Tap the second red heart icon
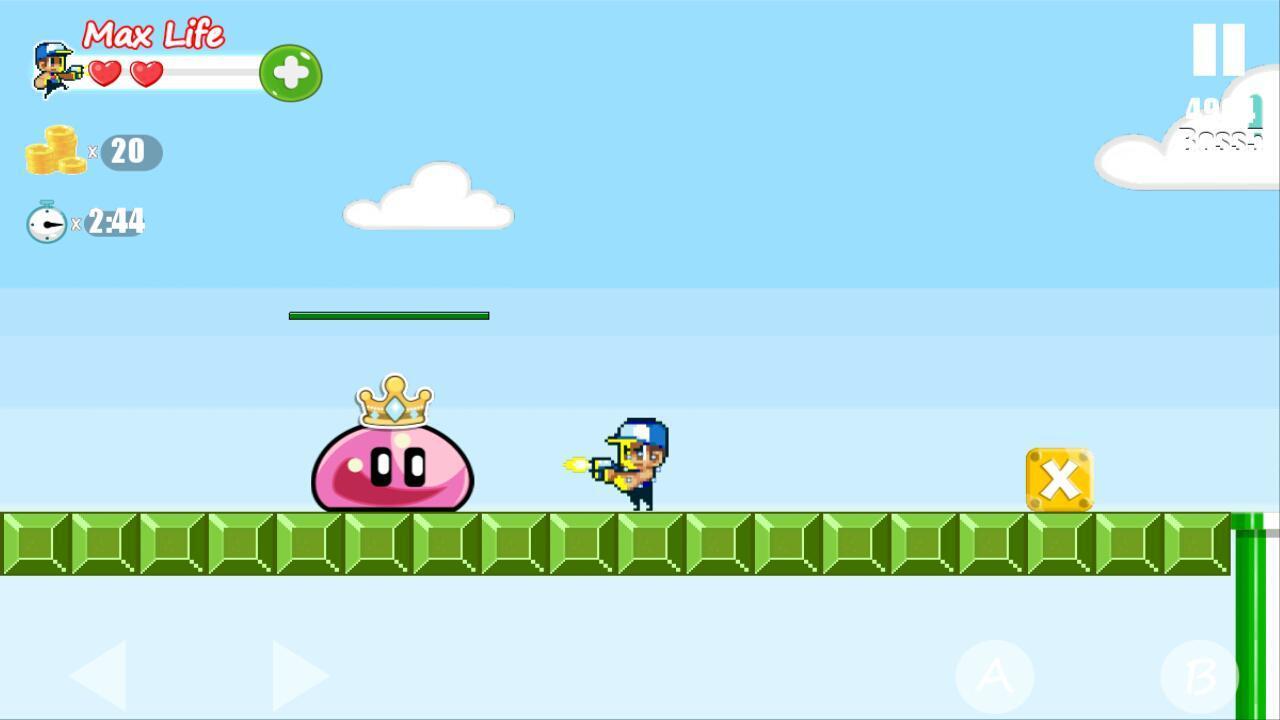The image size is (1280, 720). pyautogui.click(x=146, y=72)
